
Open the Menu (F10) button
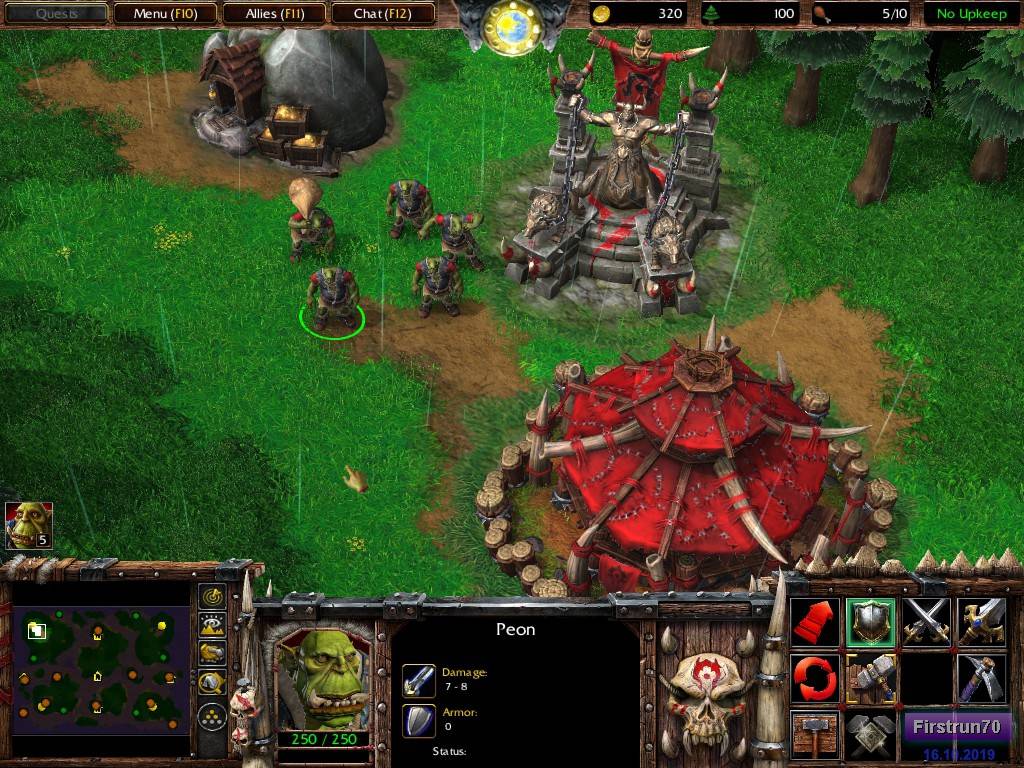tap(164, 14)
